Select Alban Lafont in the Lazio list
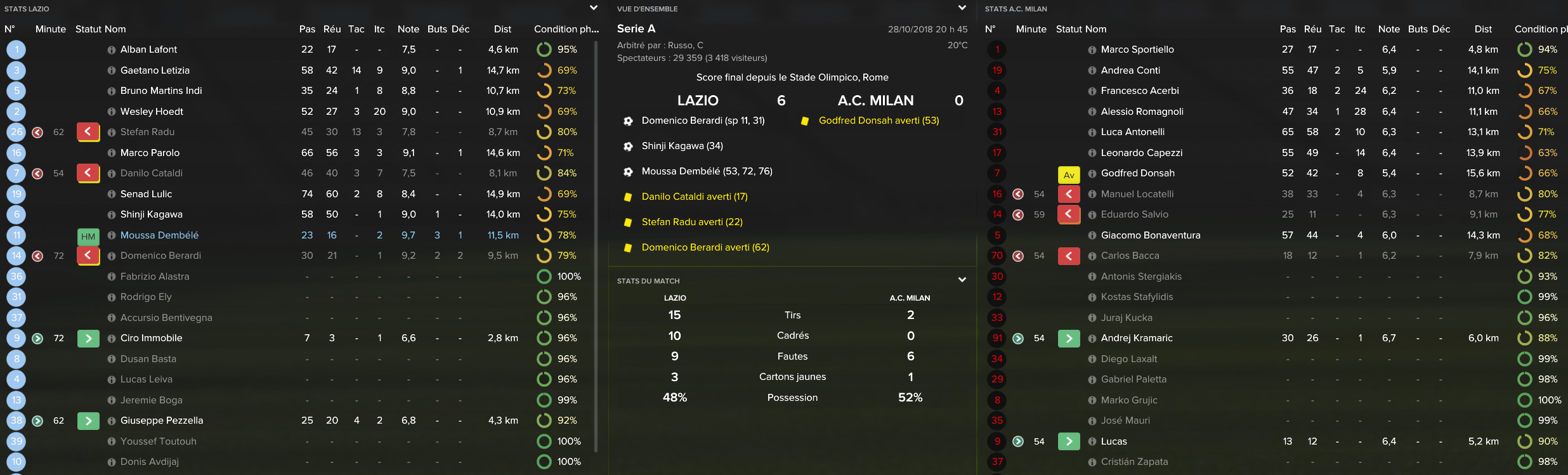Screen dimensions: 1568x475 click(148, 49)
